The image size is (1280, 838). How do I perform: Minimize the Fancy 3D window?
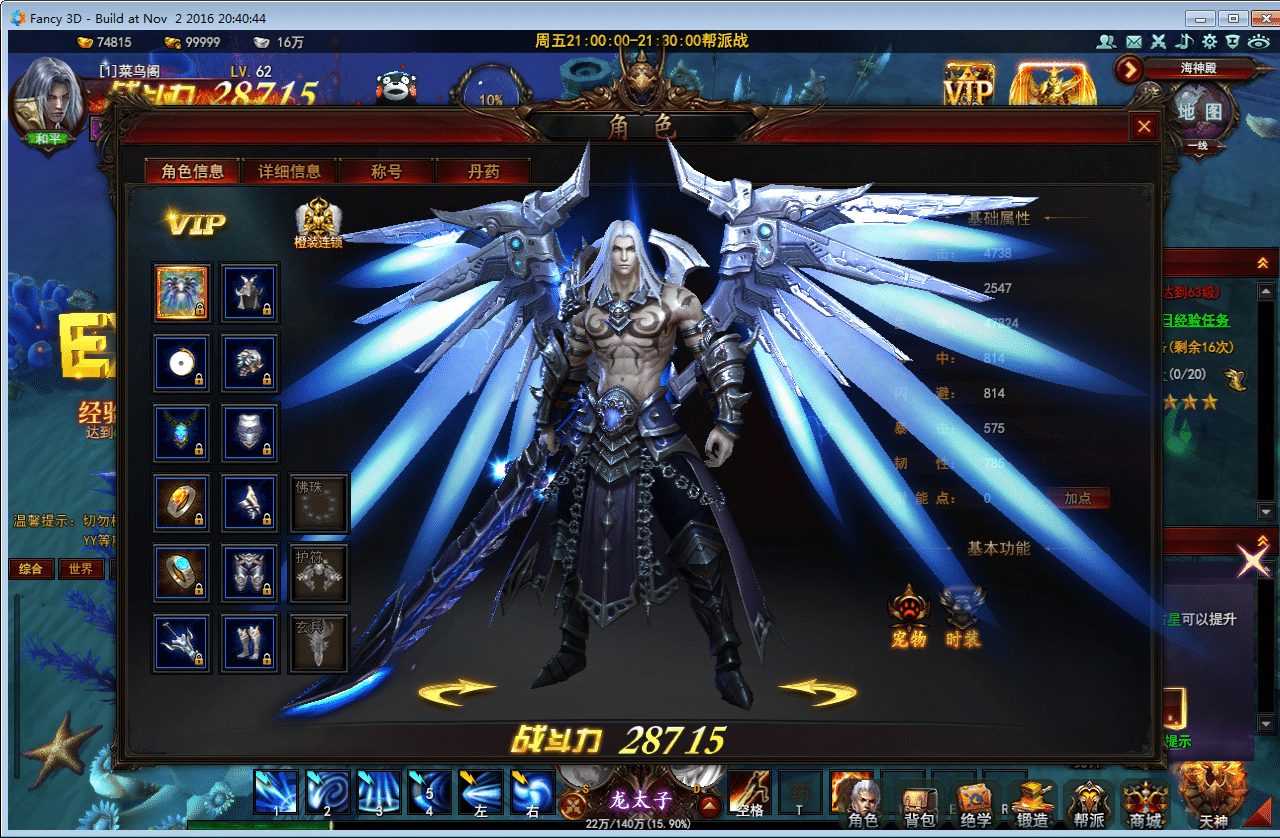pos(1199,18)
